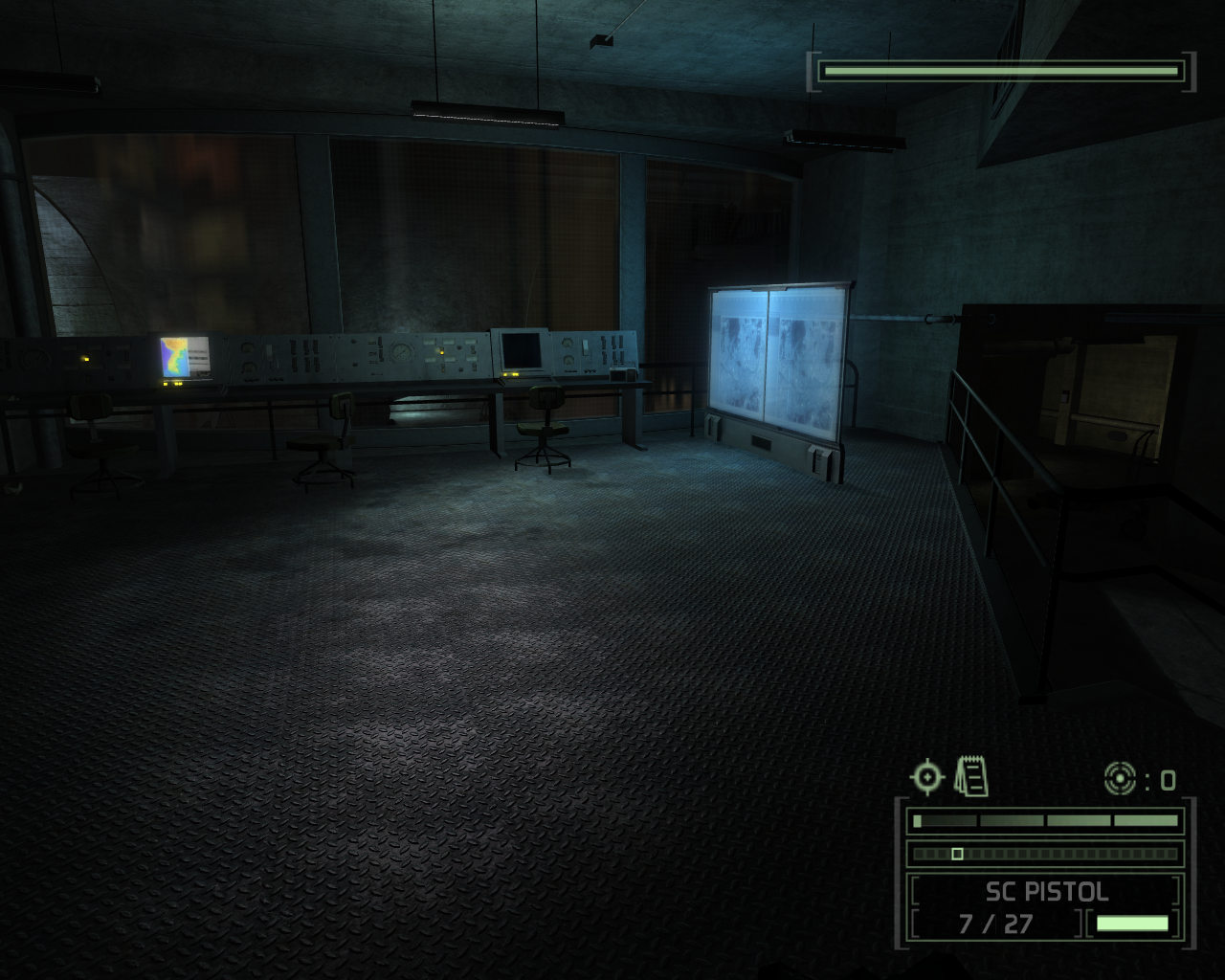Select the SC PISTOL weapon label
Viewport: 1225px width, 980px height.
1046,892
